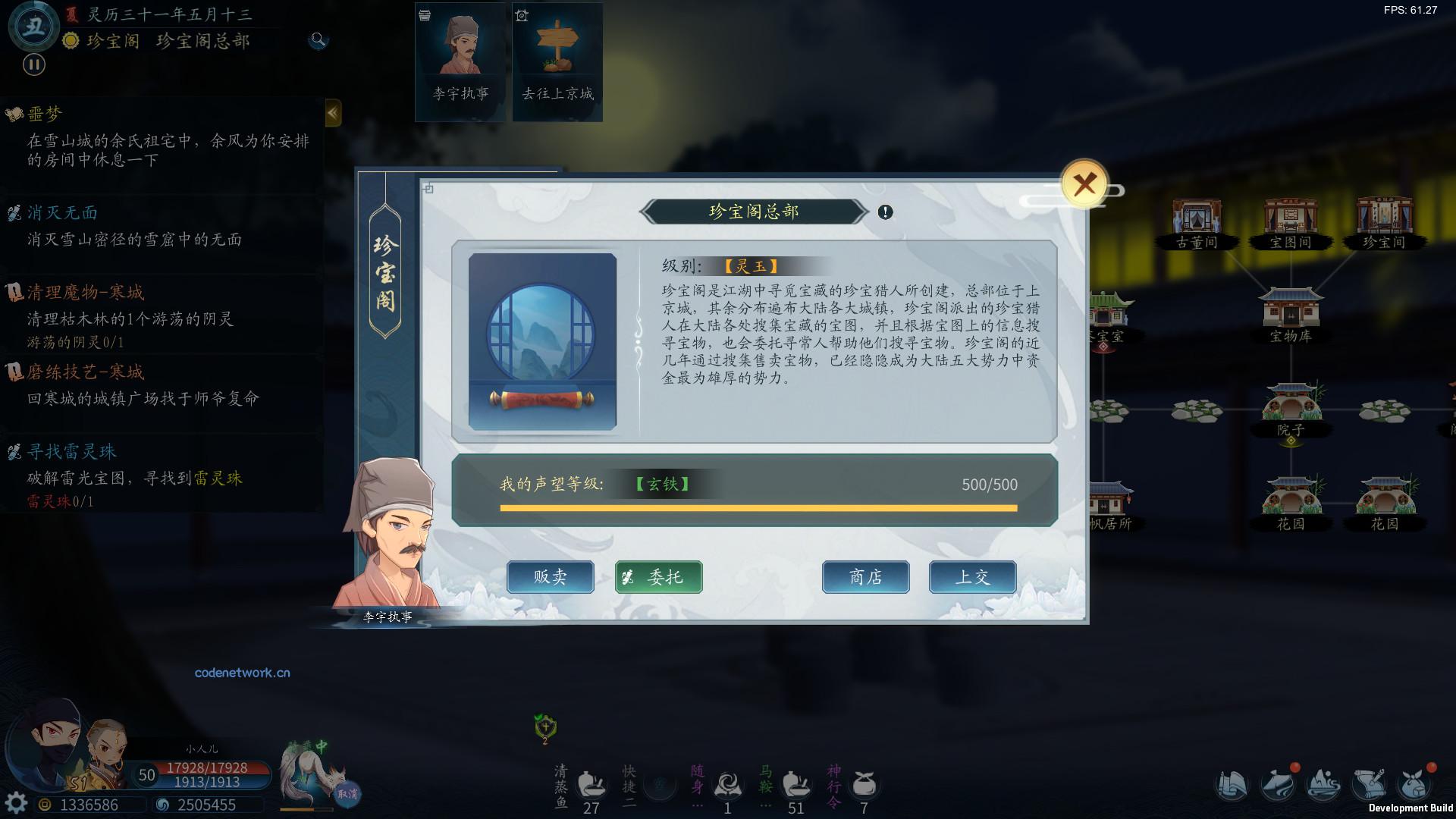
Task: Expand the 随身 slot ellipsis marker
Action: (697, 805)
